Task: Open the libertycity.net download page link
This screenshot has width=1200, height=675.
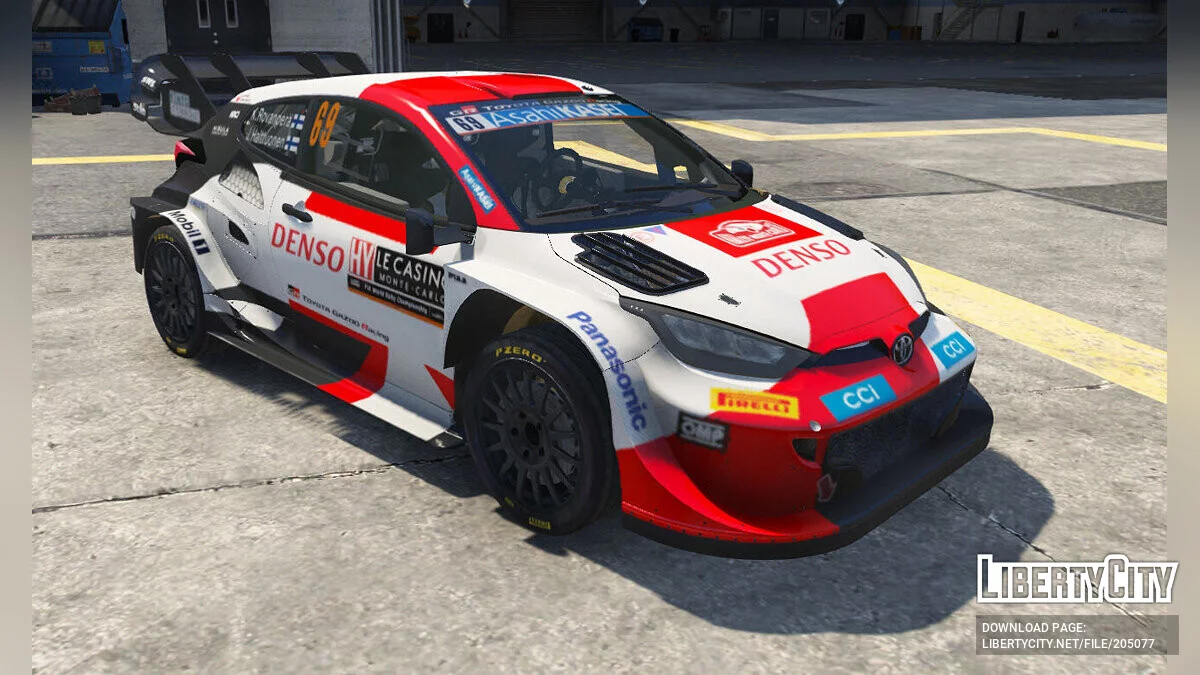Action: 1068,644
